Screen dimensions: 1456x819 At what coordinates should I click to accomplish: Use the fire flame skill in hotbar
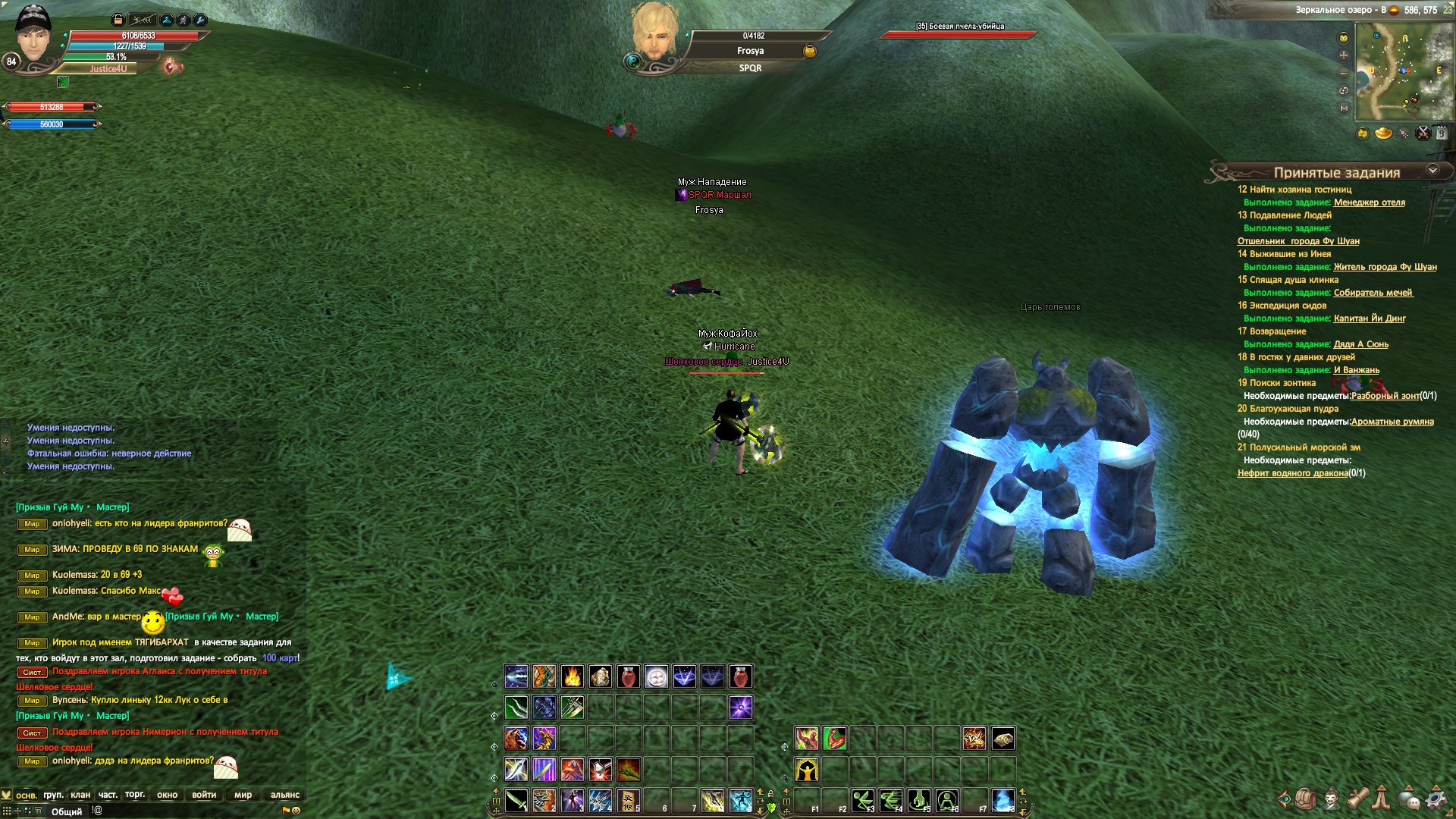click(x=573, y=676)
